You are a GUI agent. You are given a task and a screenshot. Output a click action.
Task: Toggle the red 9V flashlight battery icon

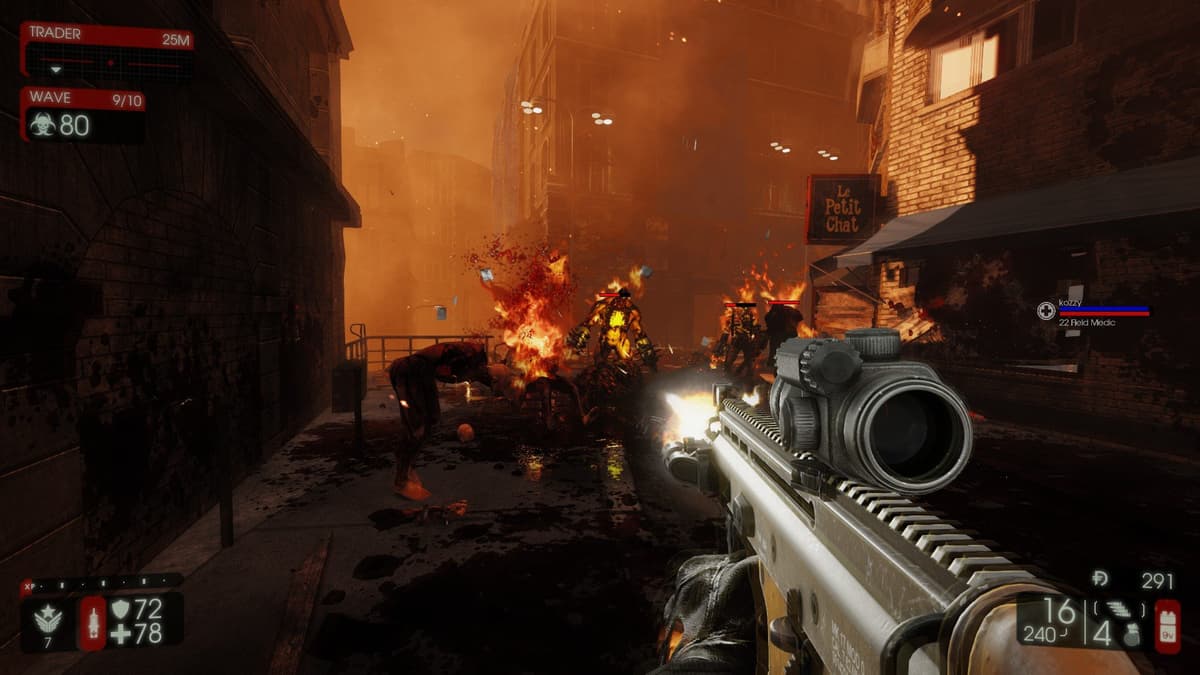(x=1166, y=626)
